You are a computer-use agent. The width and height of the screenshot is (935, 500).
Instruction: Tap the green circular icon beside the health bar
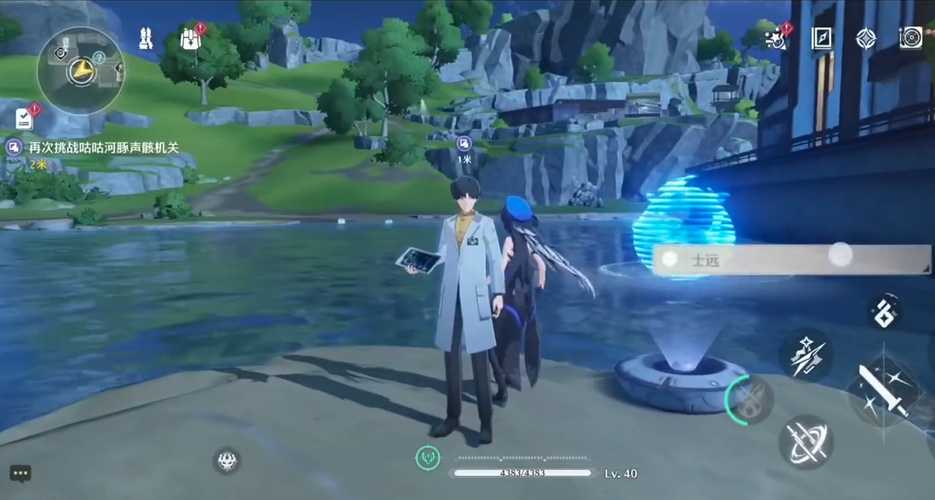(428, 457)
